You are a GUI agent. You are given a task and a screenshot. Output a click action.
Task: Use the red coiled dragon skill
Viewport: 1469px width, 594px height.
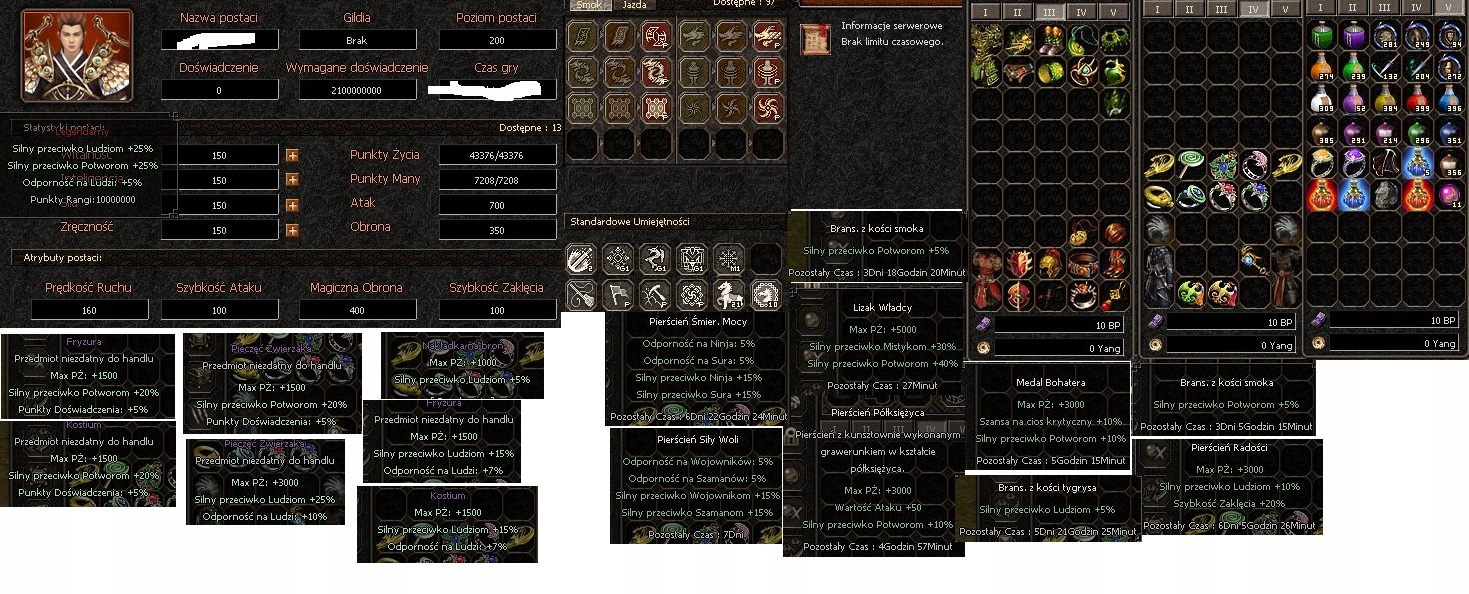(x=657, y=72)
